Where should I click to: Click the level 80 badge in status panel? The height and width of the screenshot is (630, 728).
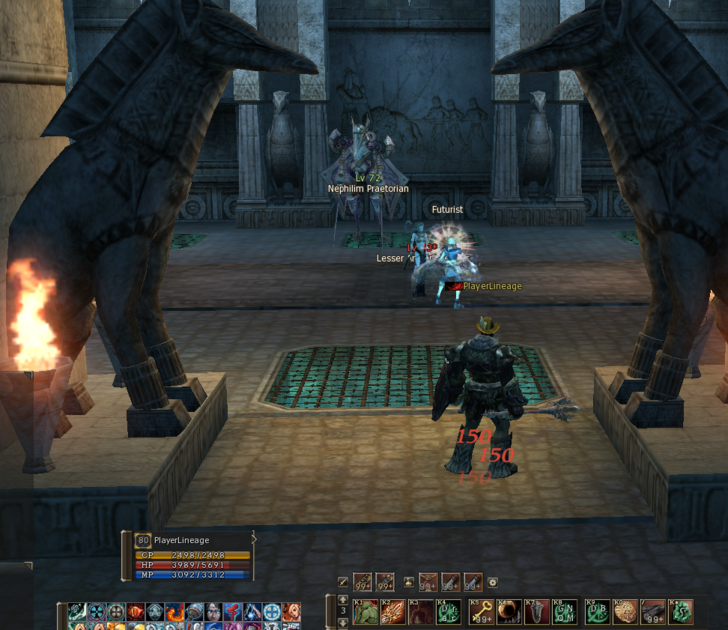point(143,540)
